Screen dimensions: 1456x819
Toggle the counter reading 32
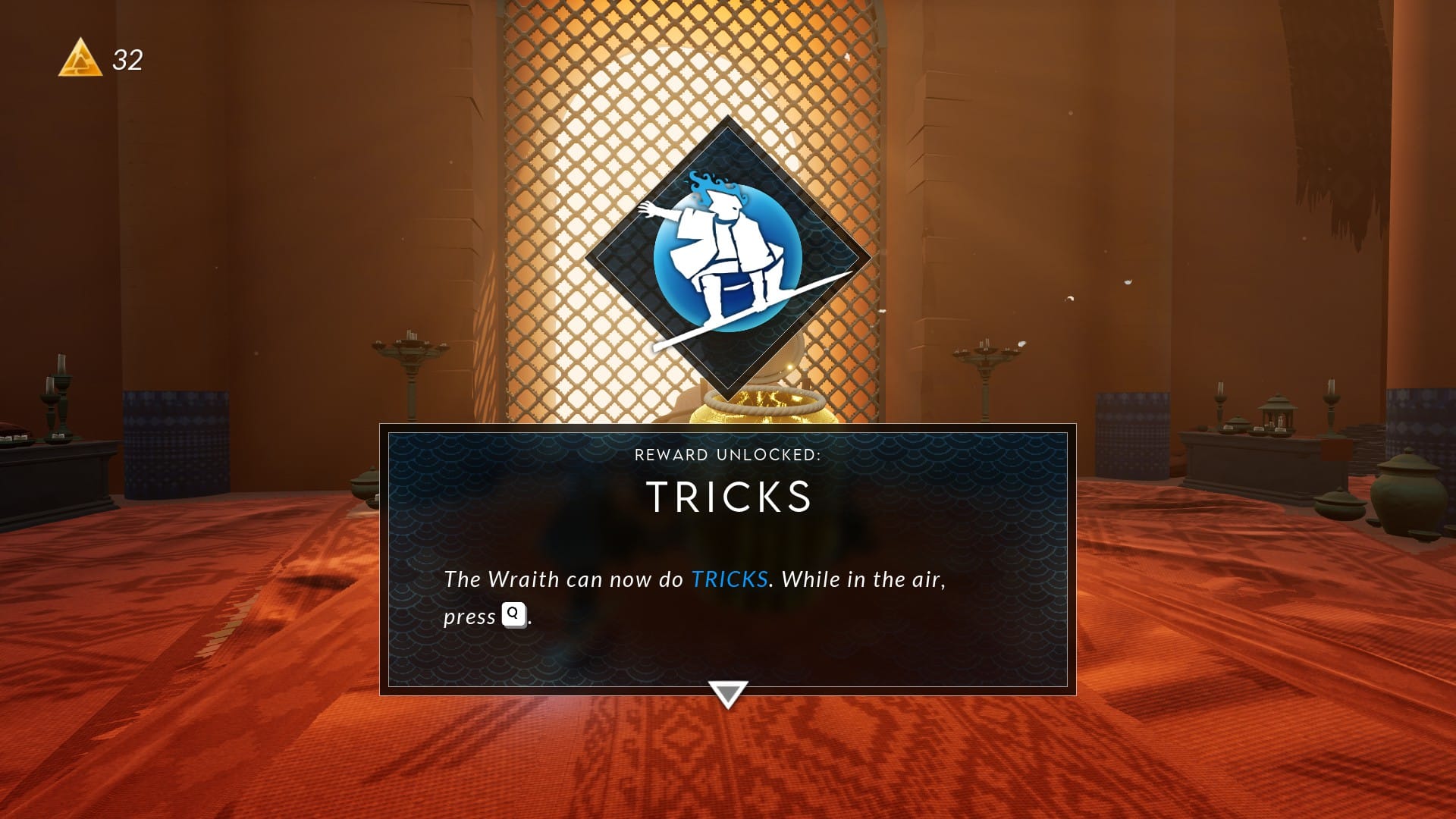pyautogui.click(x=126, y=58)
